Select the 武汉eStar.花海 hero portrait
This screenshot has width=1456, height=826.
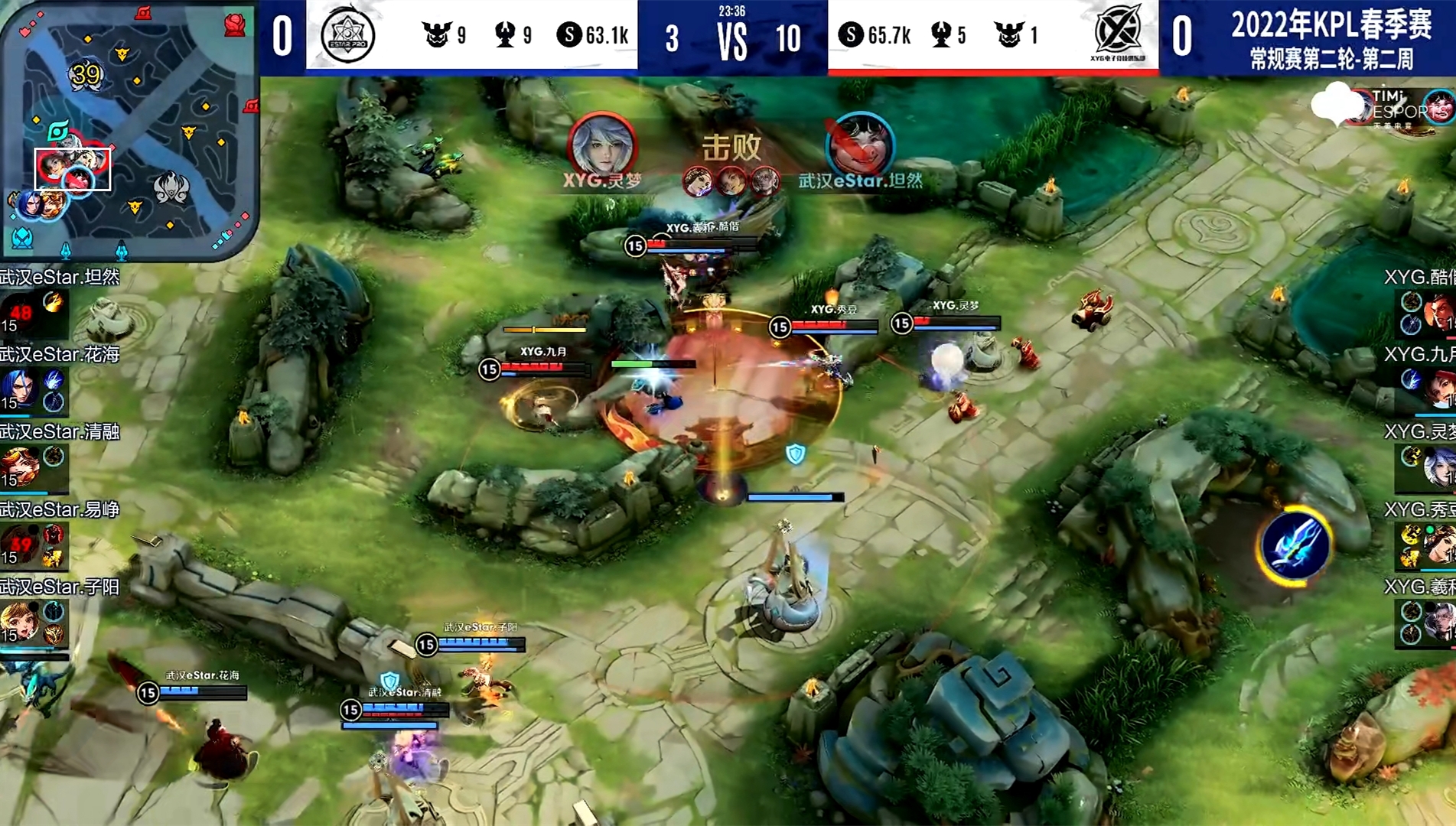[x=21, y=389]
